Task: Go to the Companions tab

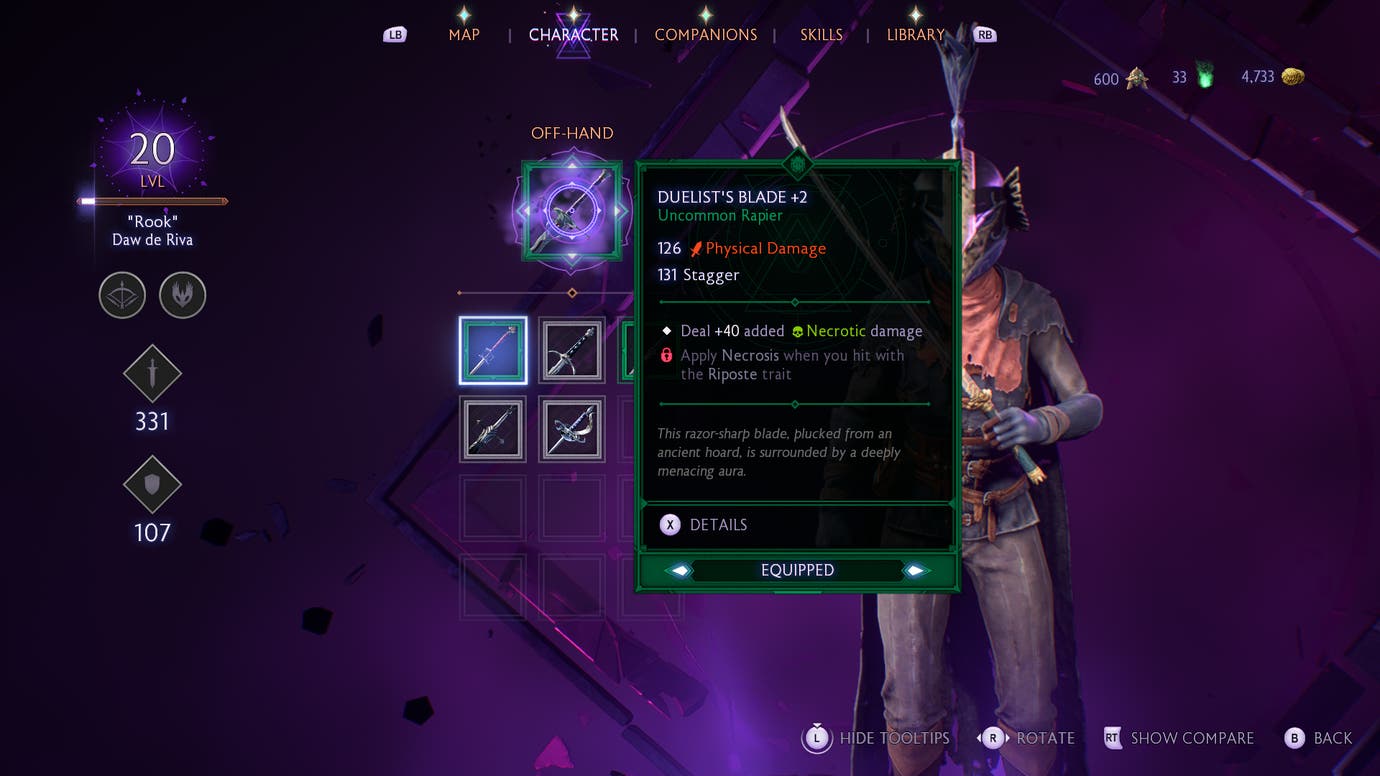Action: (705, 35)
